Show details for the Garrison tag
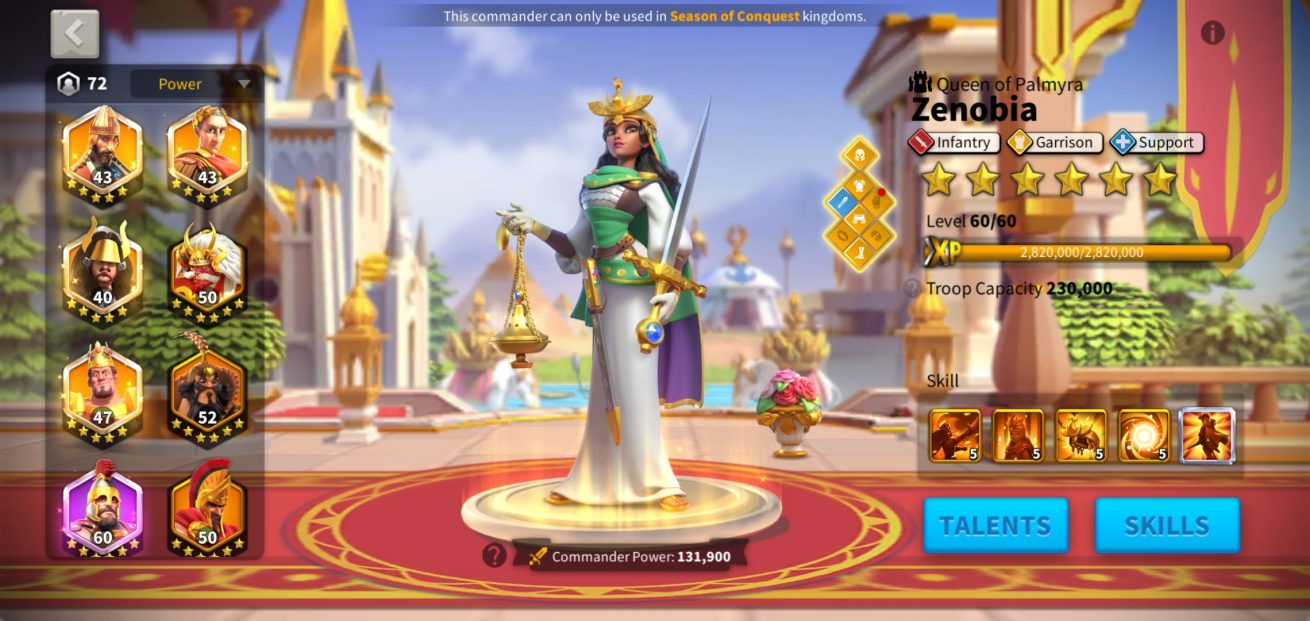The width and height of the screenshot is (1310, 621). [x=1054, y=143]
